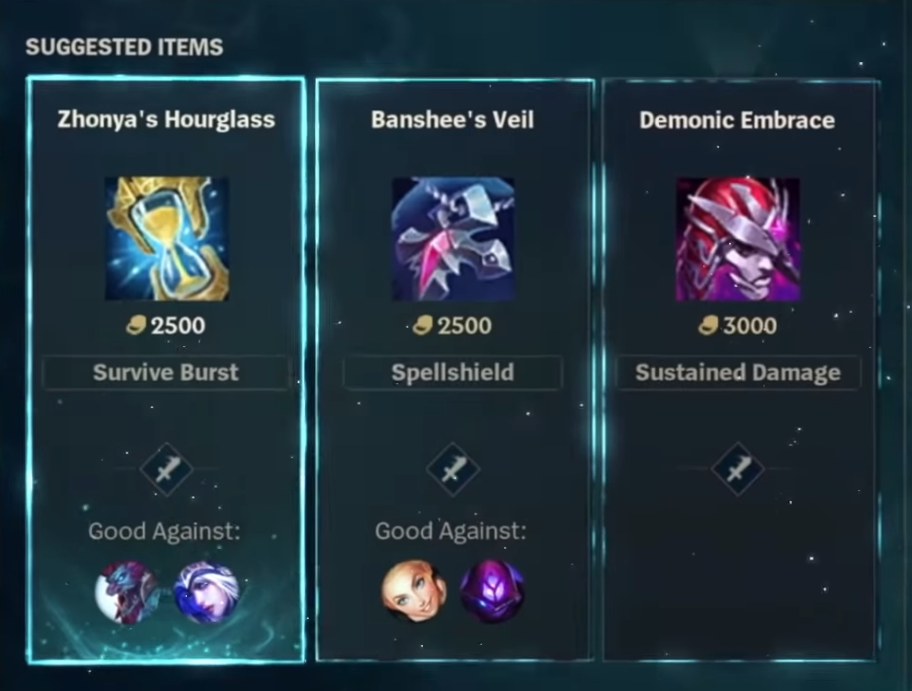Select the sword emblem under Sustained Damage

pos(738,468)
